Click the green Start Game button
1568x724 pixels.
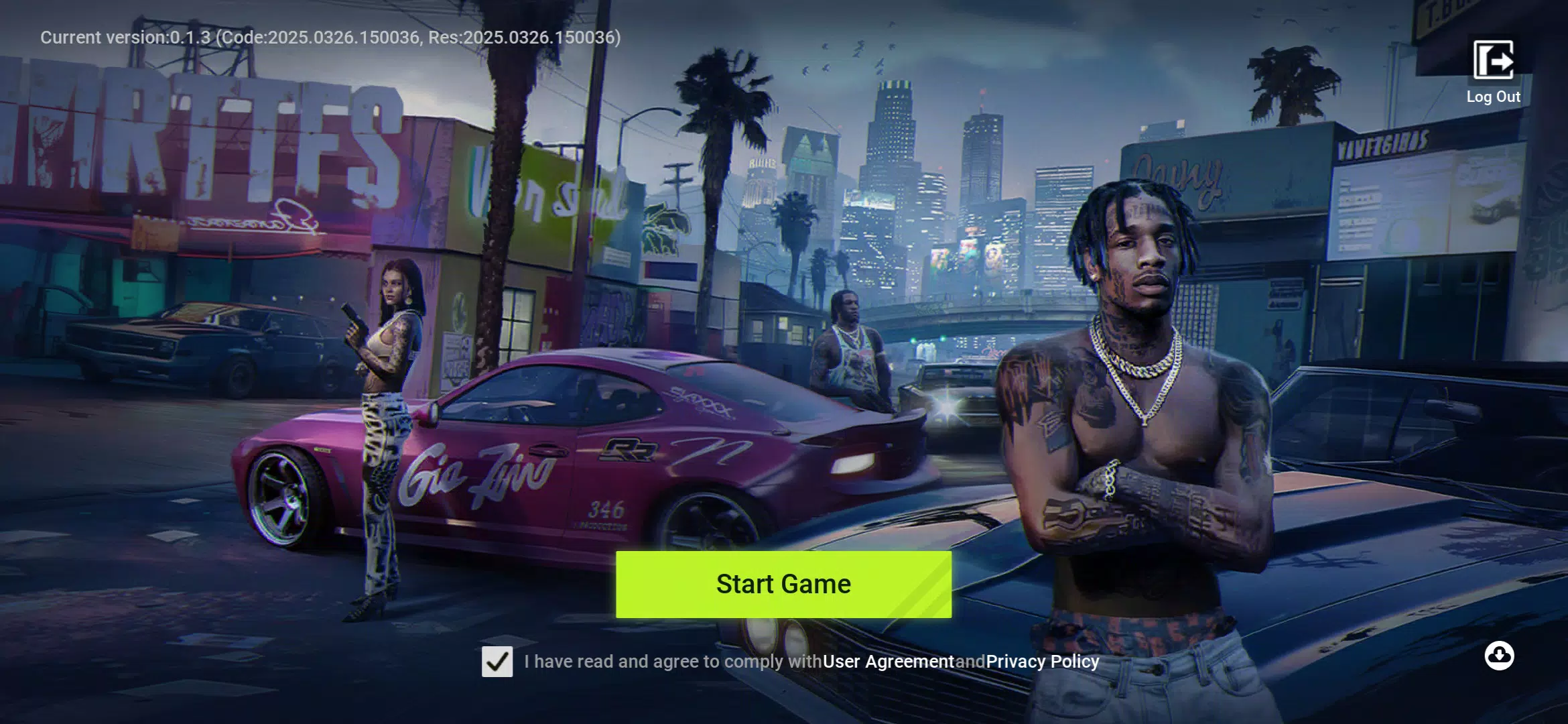(783, 584)
